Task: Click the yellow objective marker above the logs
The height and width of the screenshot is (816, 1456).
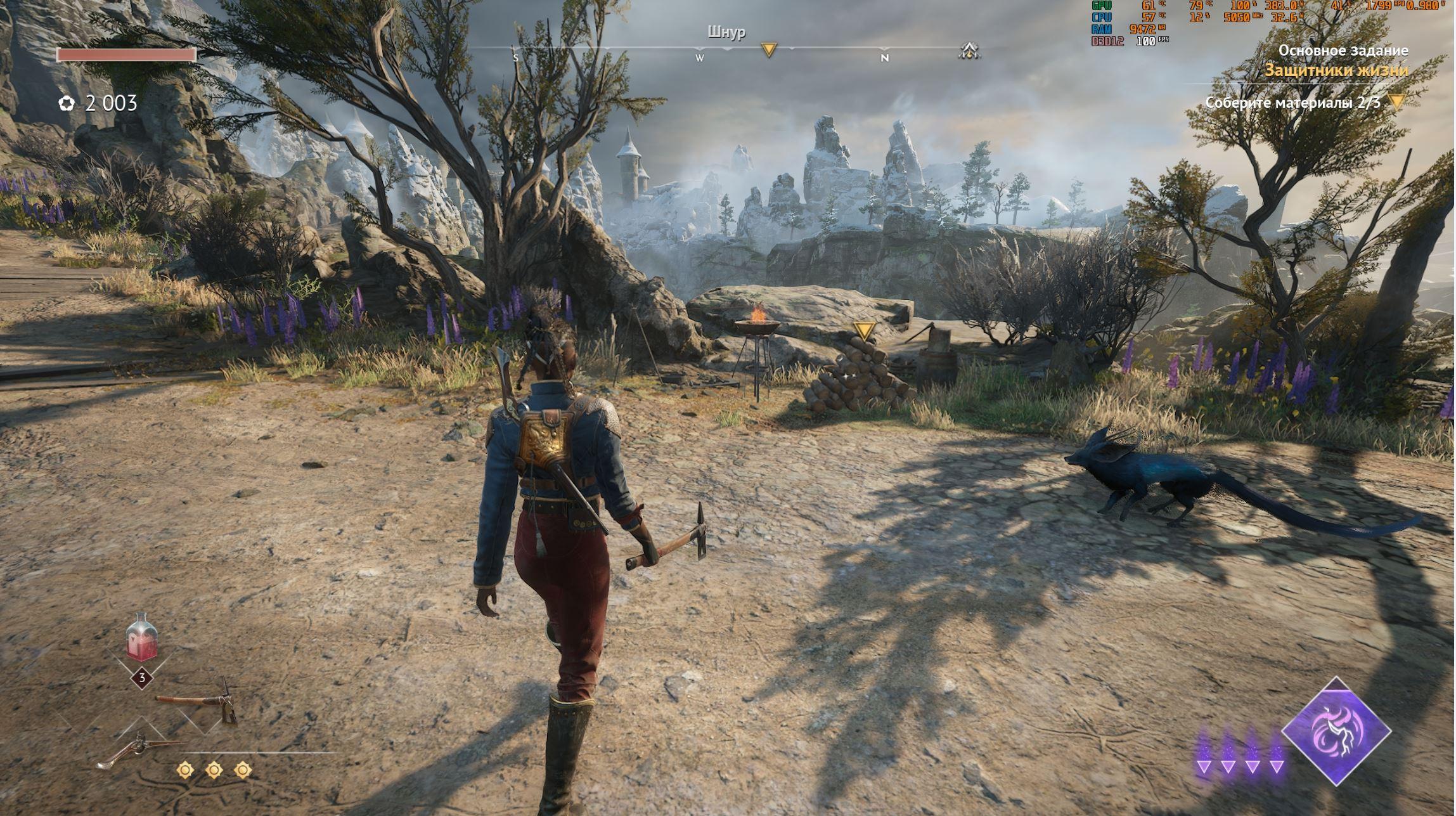Action: (x=864, y=330)
